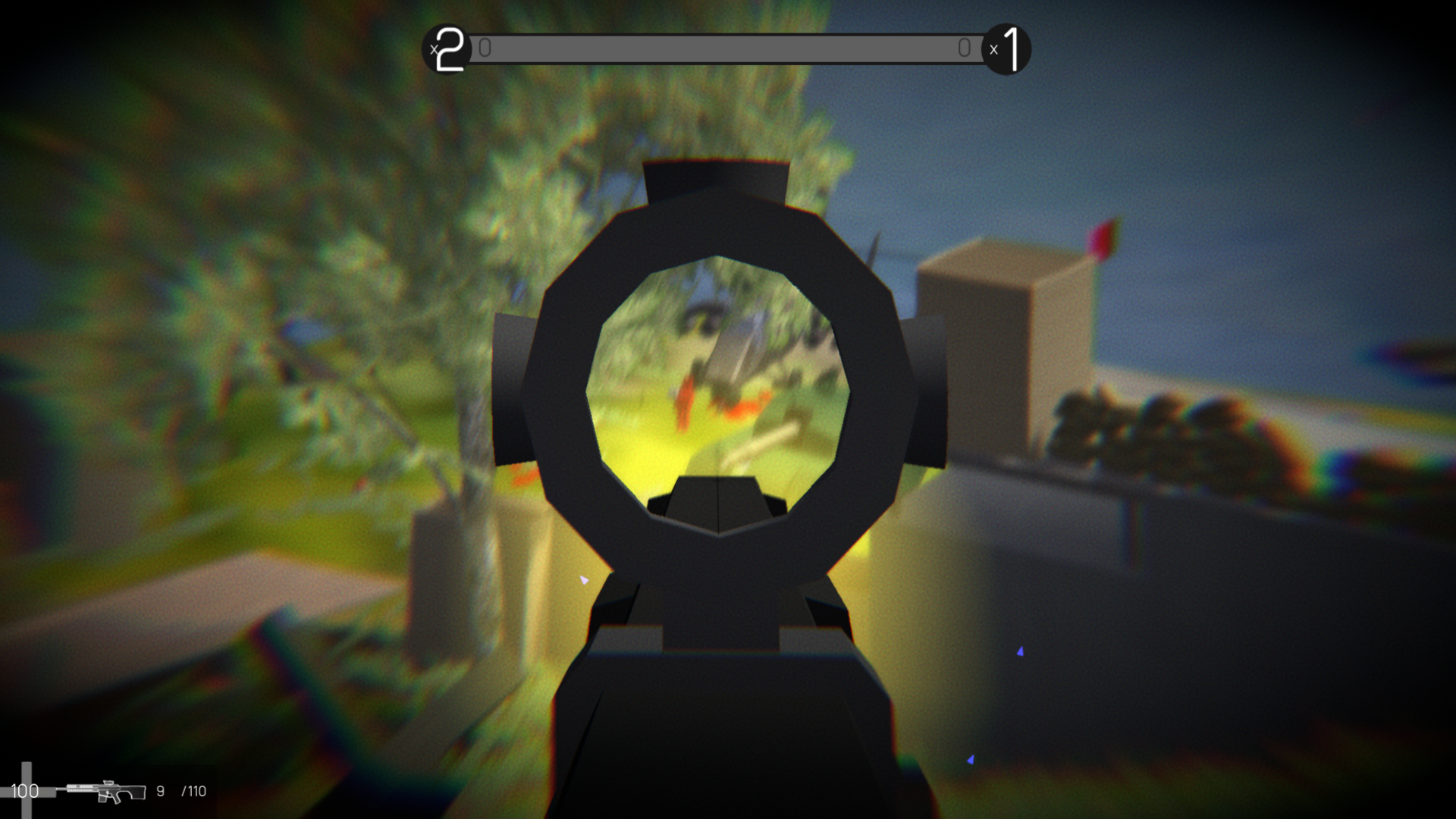The height and width of the screenshot is (819, 1456).
Task: Click the left team score counter showing 0
Action: 485,48
